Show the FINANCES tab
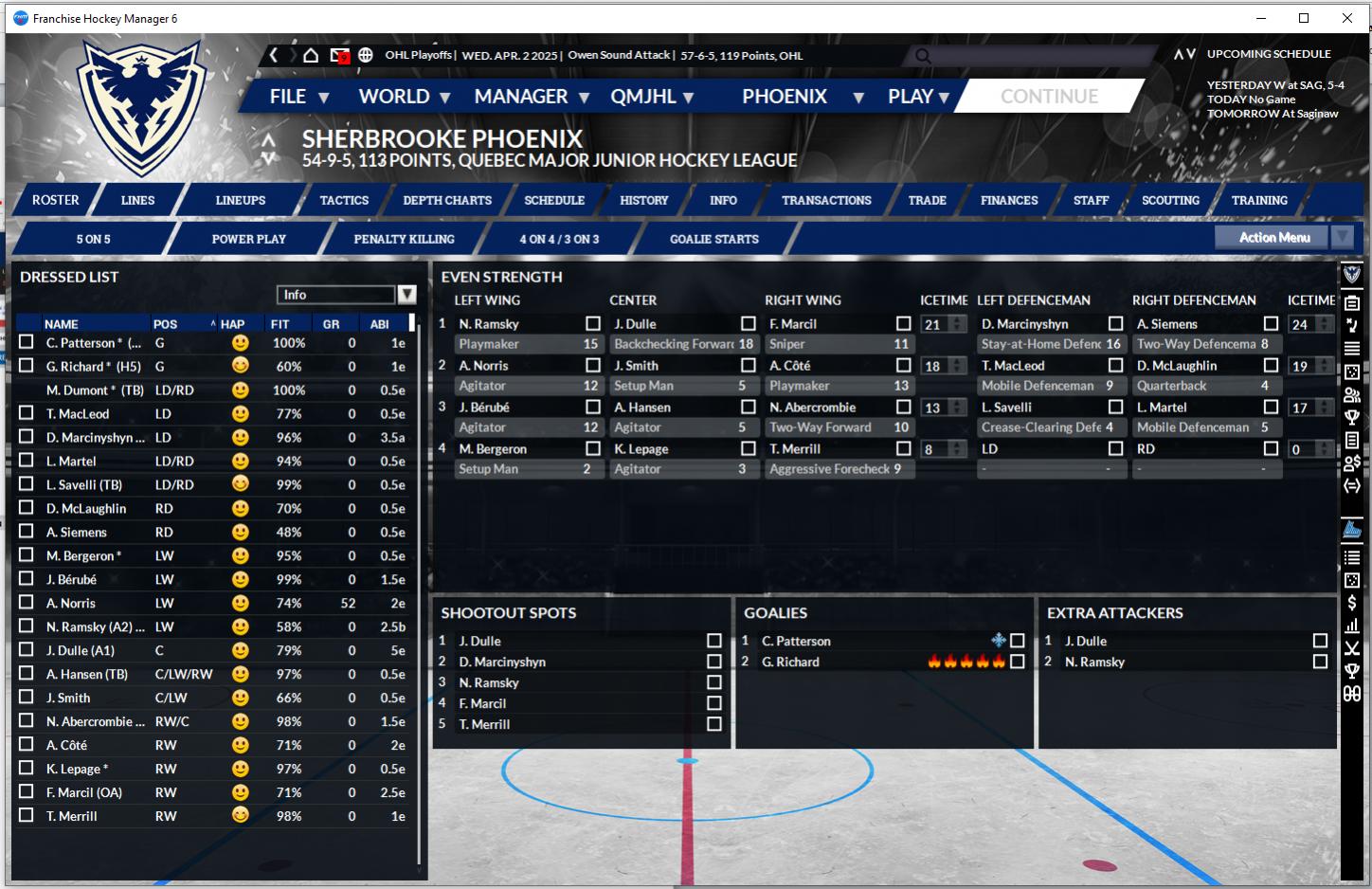This screenshot has height=889, width=1372. (x=1009, y=200)
